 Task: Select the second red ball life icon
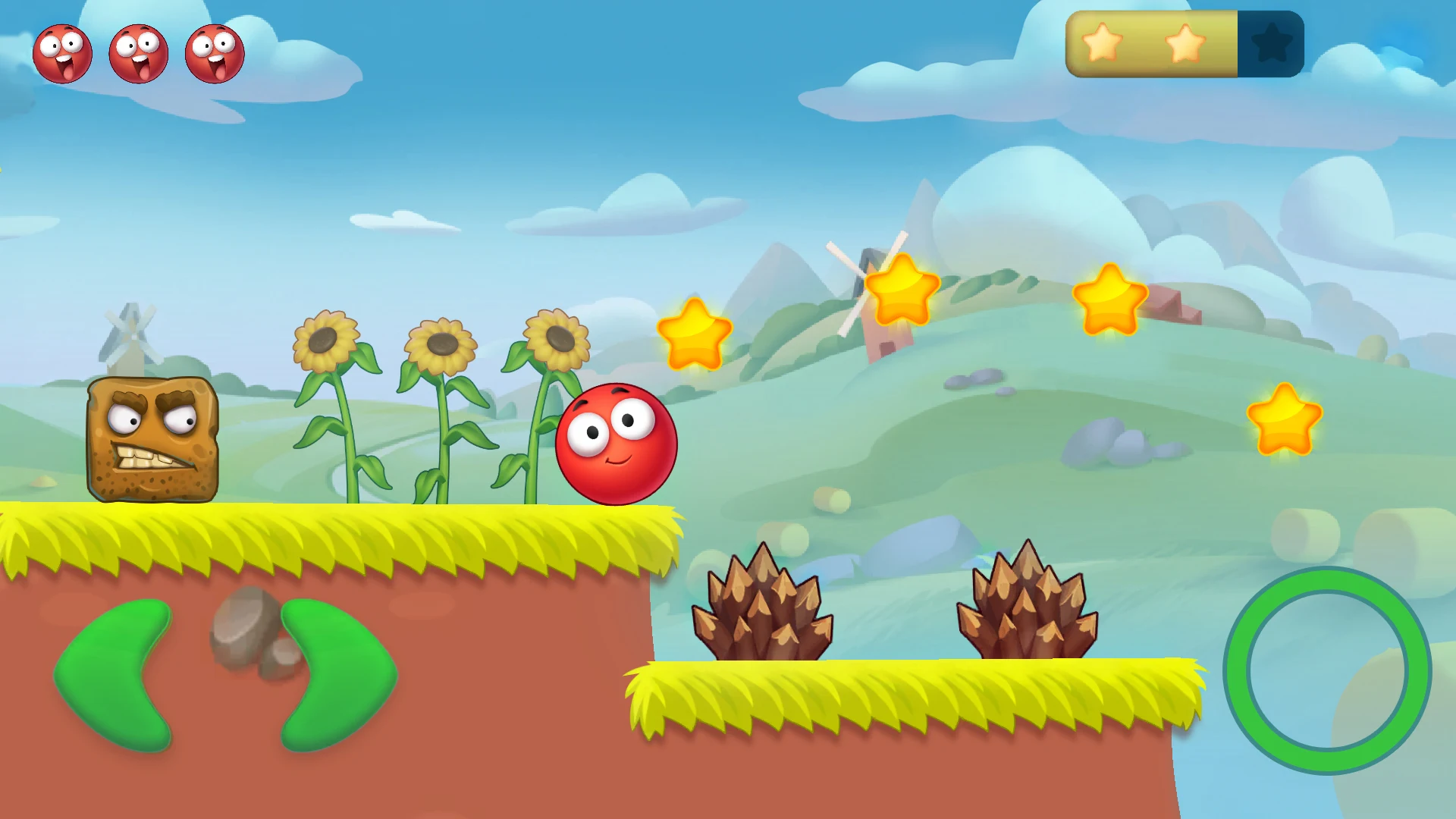[x=138, y=52]
